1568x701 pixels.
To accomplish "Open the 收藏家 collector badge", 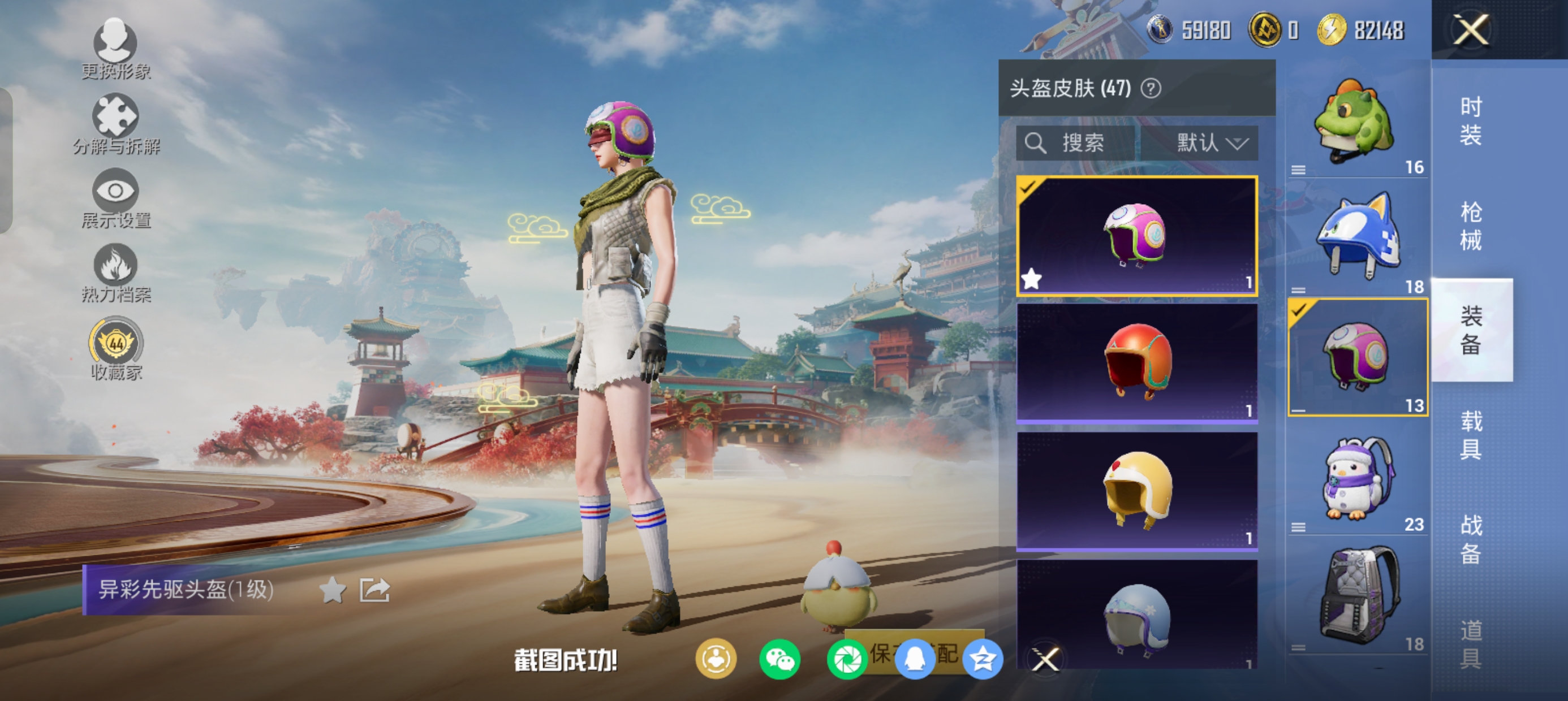I will pyautogui.click(x=115, y=348).
